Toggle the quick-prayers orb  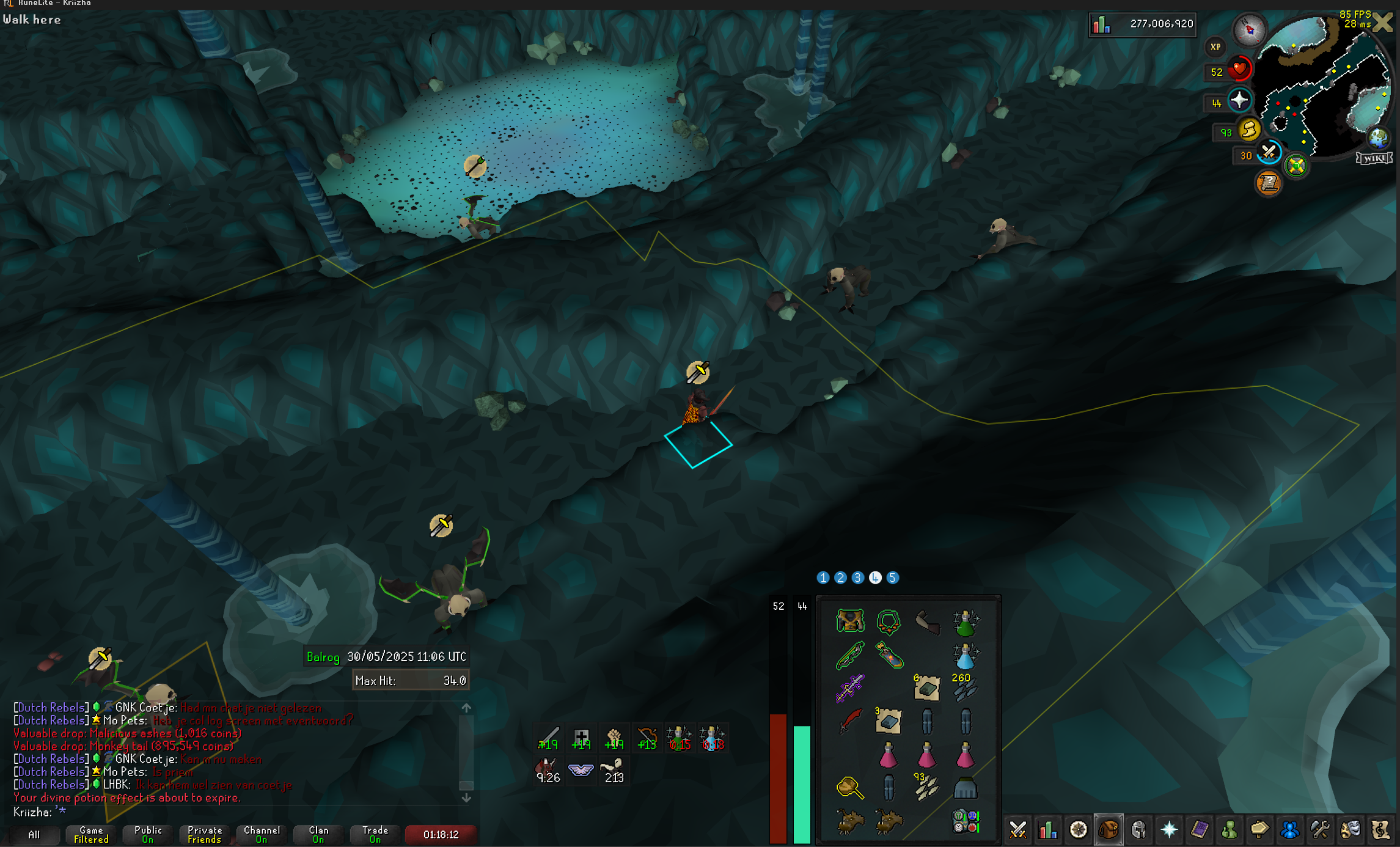click(x=1239, y=100)
